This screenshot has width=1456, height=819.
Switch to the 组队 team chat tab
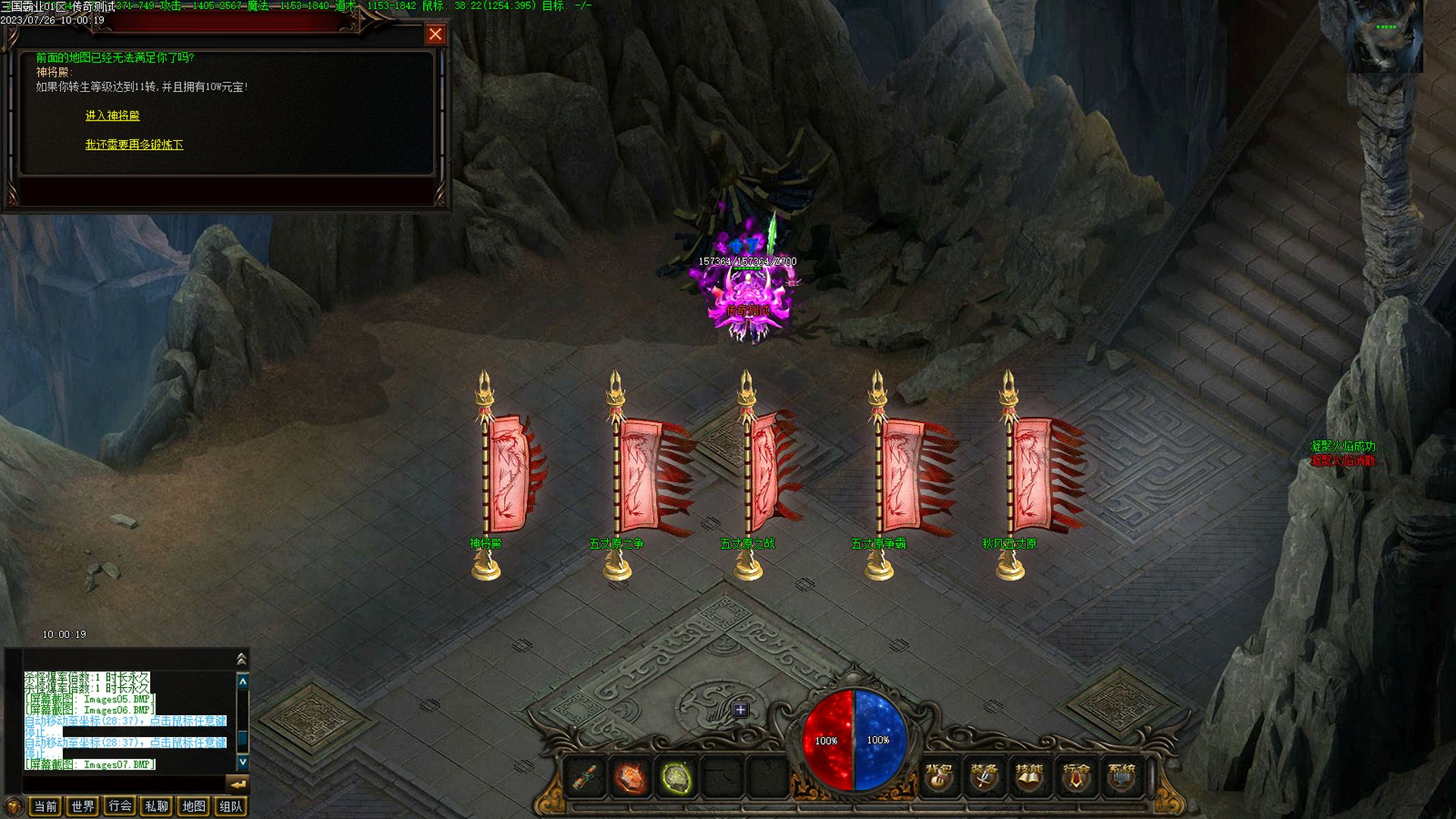231,806
